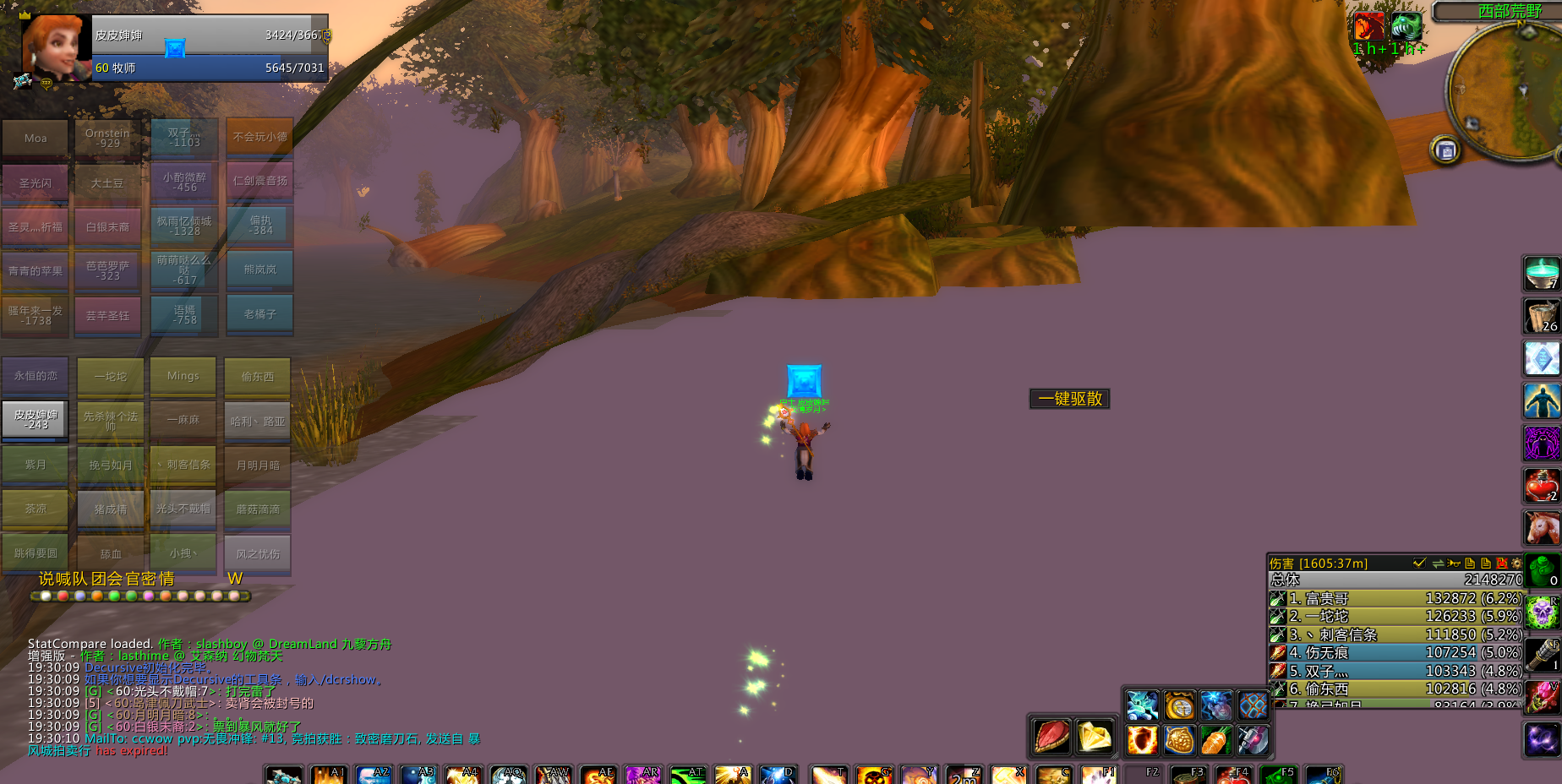The height and width of the screenshot is (784, 1562).
Task: Select raid member Moa's frame
Action: (35, 139)
